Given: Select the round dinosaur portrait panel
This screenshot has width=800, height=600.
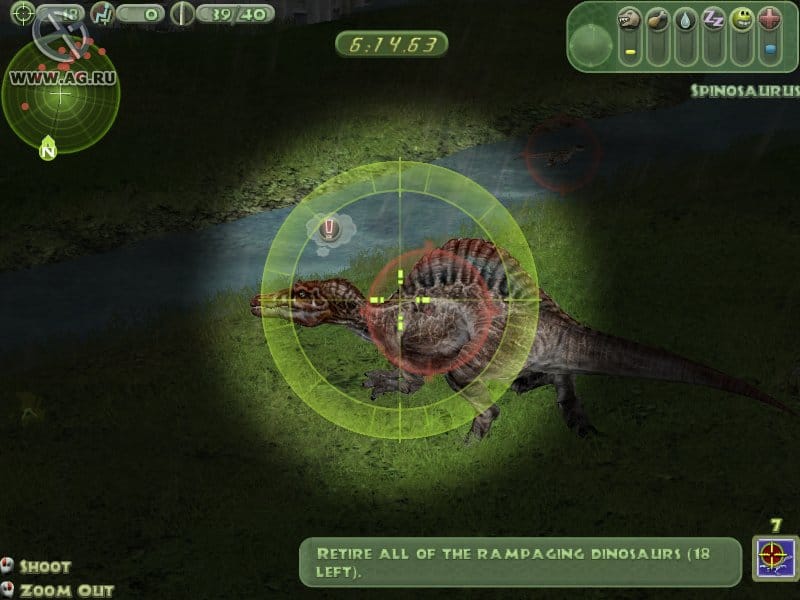Looking at the screenshot, I should point(591,43).
